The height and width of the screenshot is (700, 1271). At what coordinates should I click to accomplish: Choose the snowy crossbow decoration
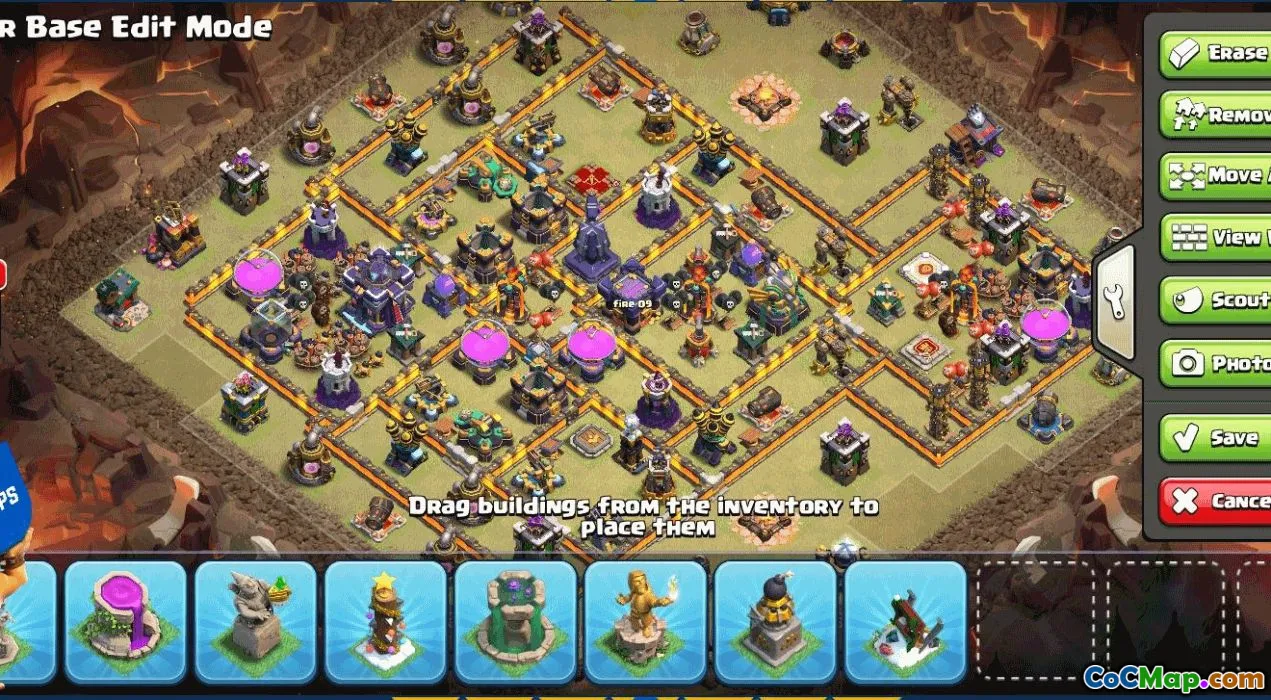coord(905,621)
